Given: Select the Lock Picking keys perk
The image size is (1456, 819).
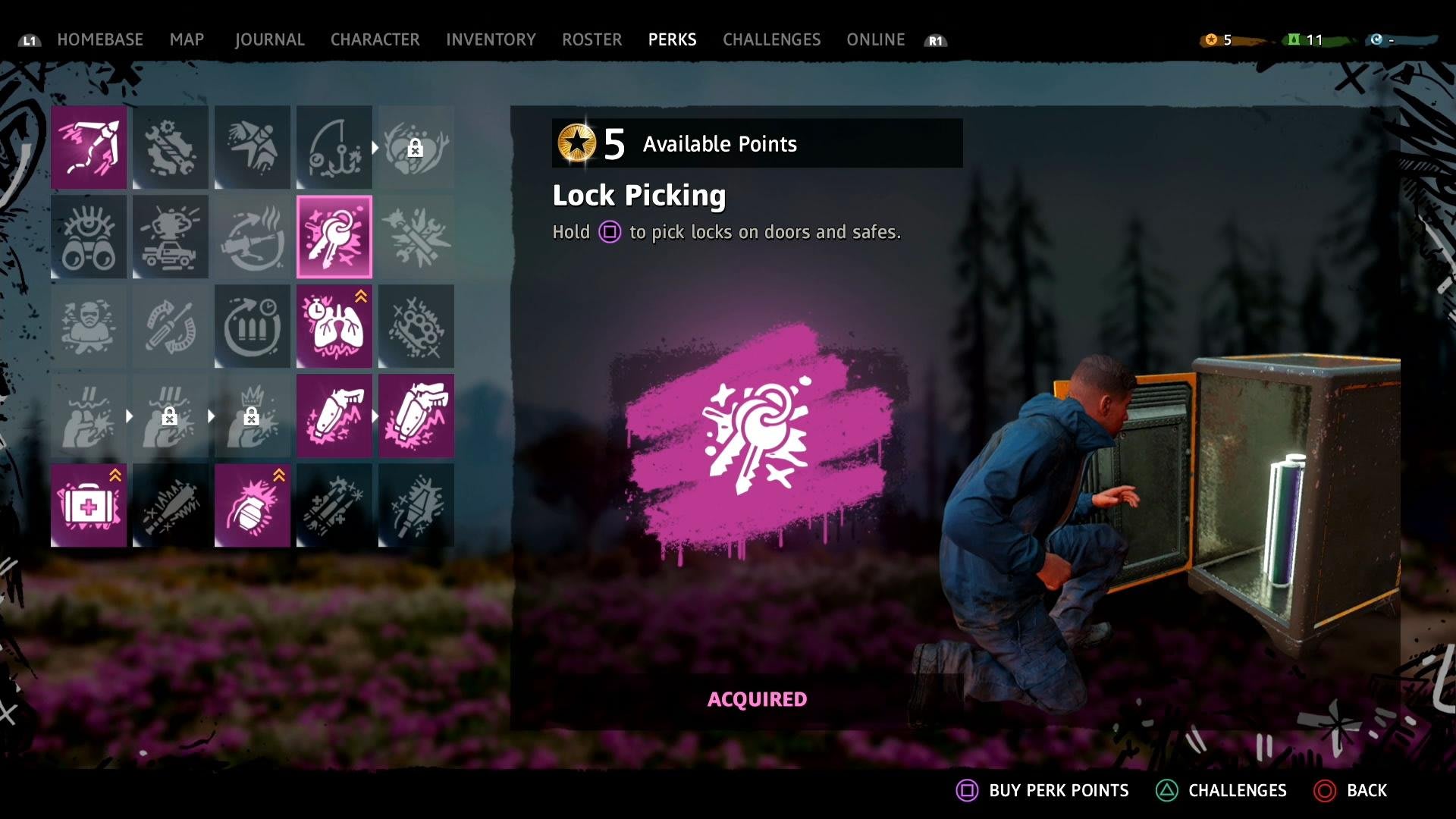Looking at the screenshot, I should tap(334, 237).
